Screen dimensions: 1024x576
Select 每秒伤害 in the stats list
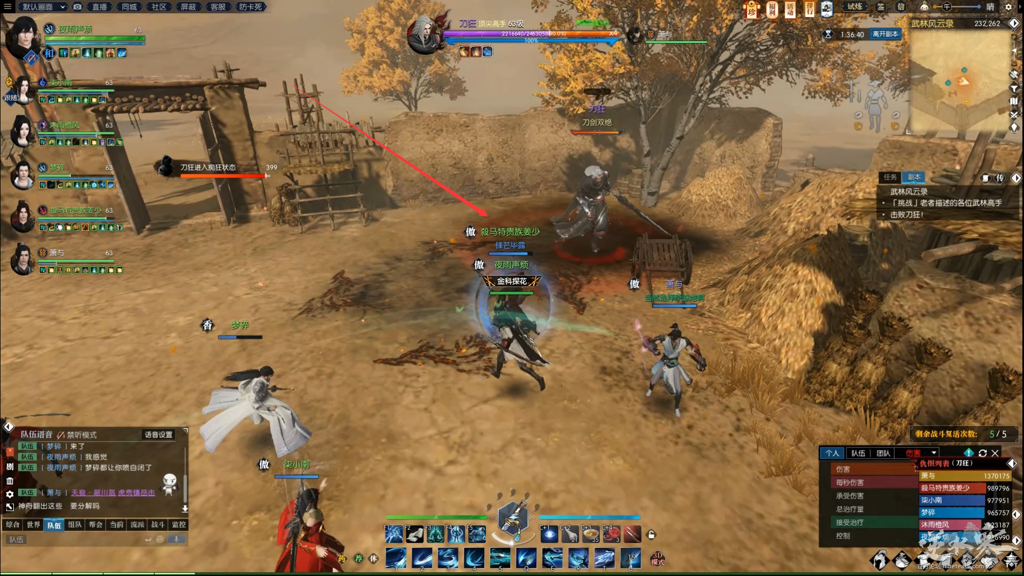pyautogui.click(x=851, y=482)
